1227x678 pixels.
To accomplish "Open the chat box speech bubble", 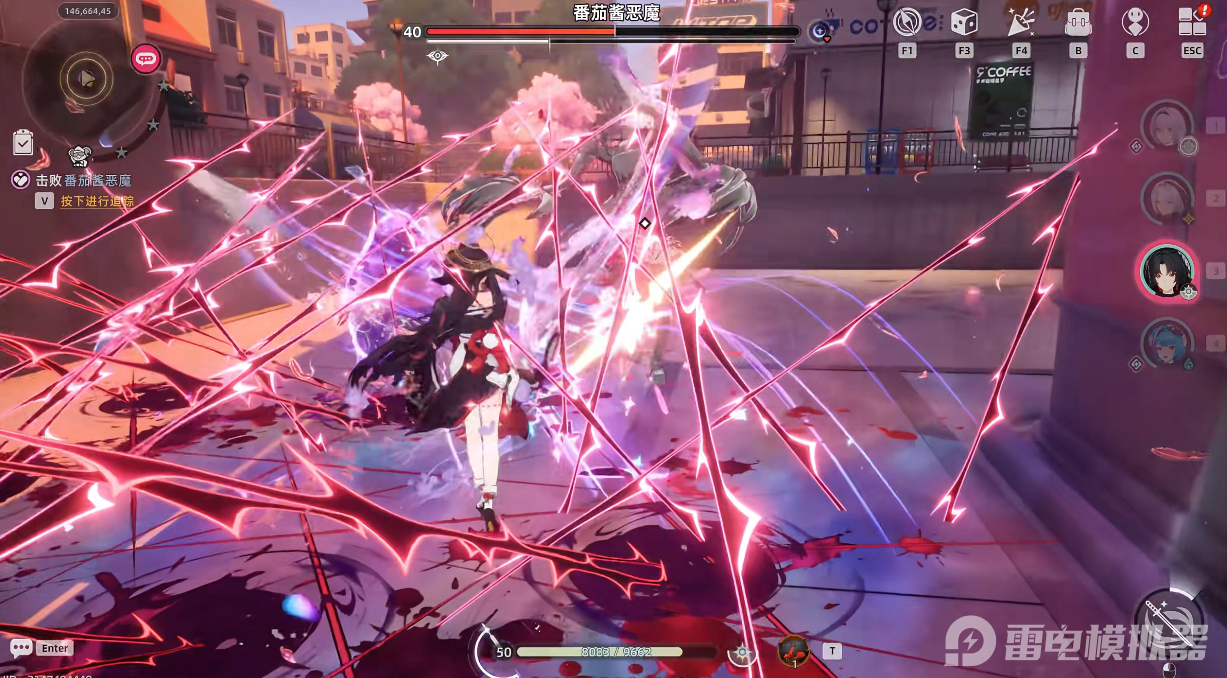I will click(21, 648).
